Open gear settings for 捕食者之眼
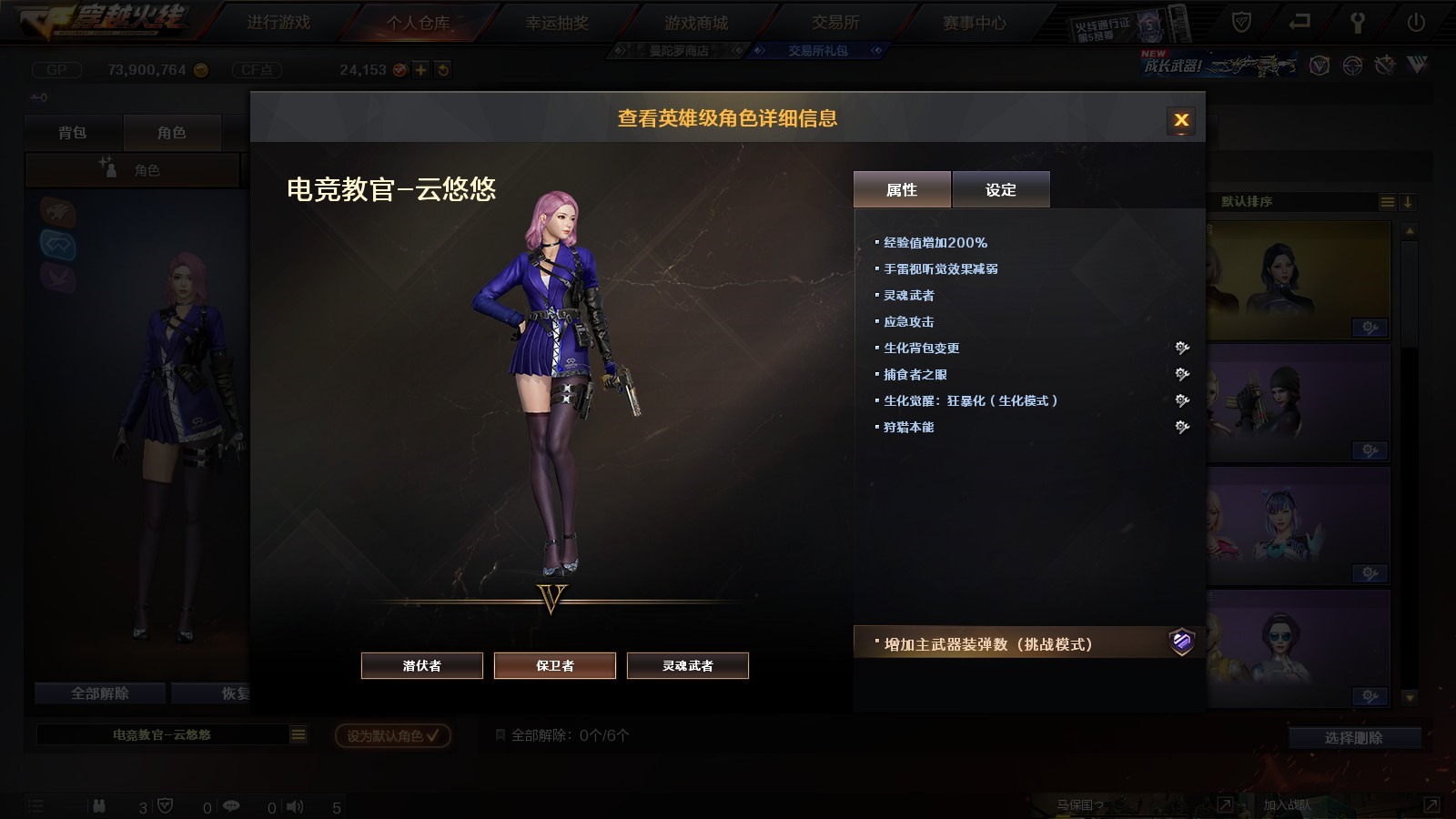This screenshot has height=819, width=1456. pos(1182,374)
